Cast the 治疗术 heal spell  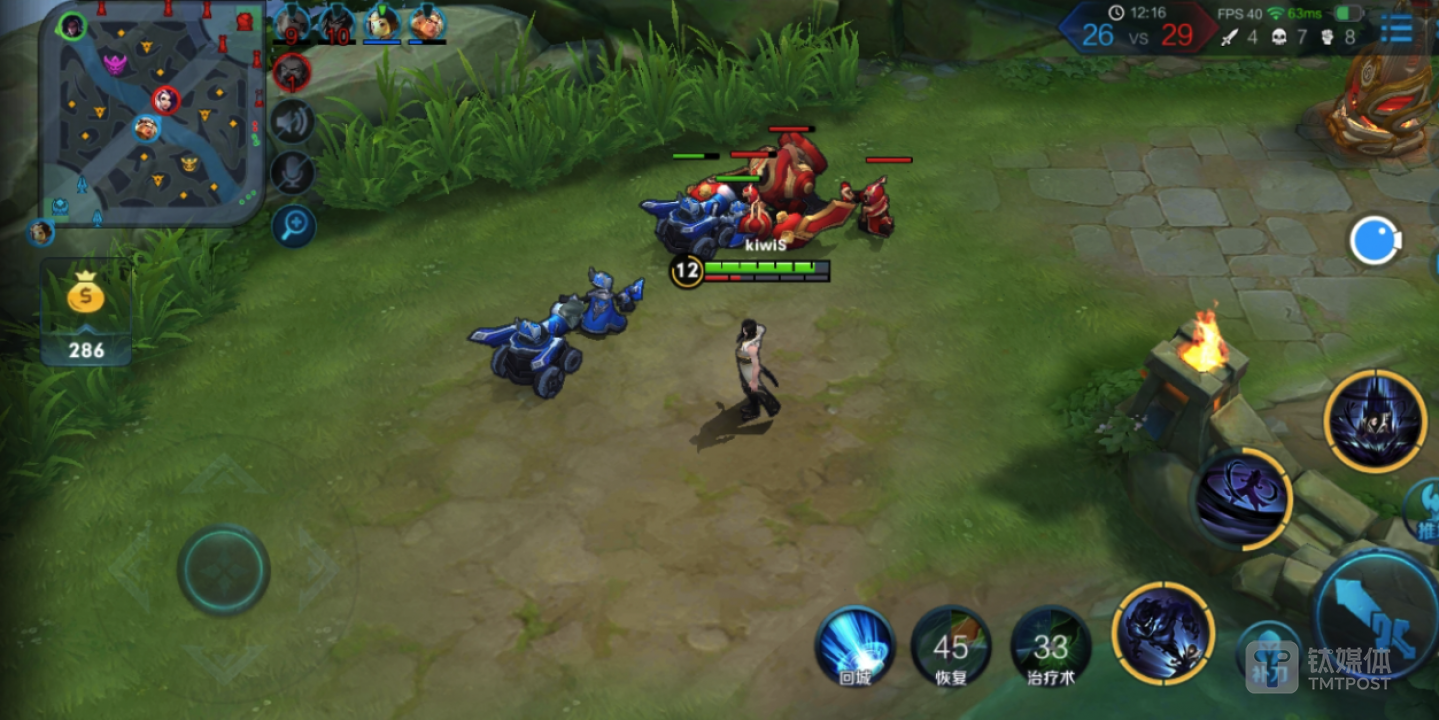pos(1050,646)
